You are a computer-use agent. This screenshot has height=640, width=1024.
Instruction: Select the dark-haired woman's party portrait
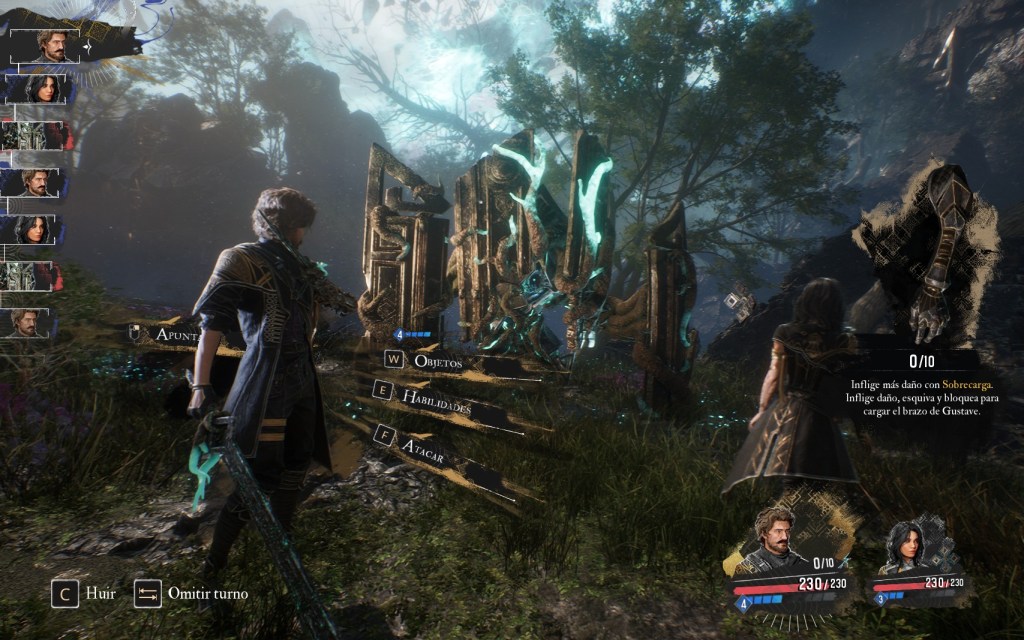click(910, 545)
